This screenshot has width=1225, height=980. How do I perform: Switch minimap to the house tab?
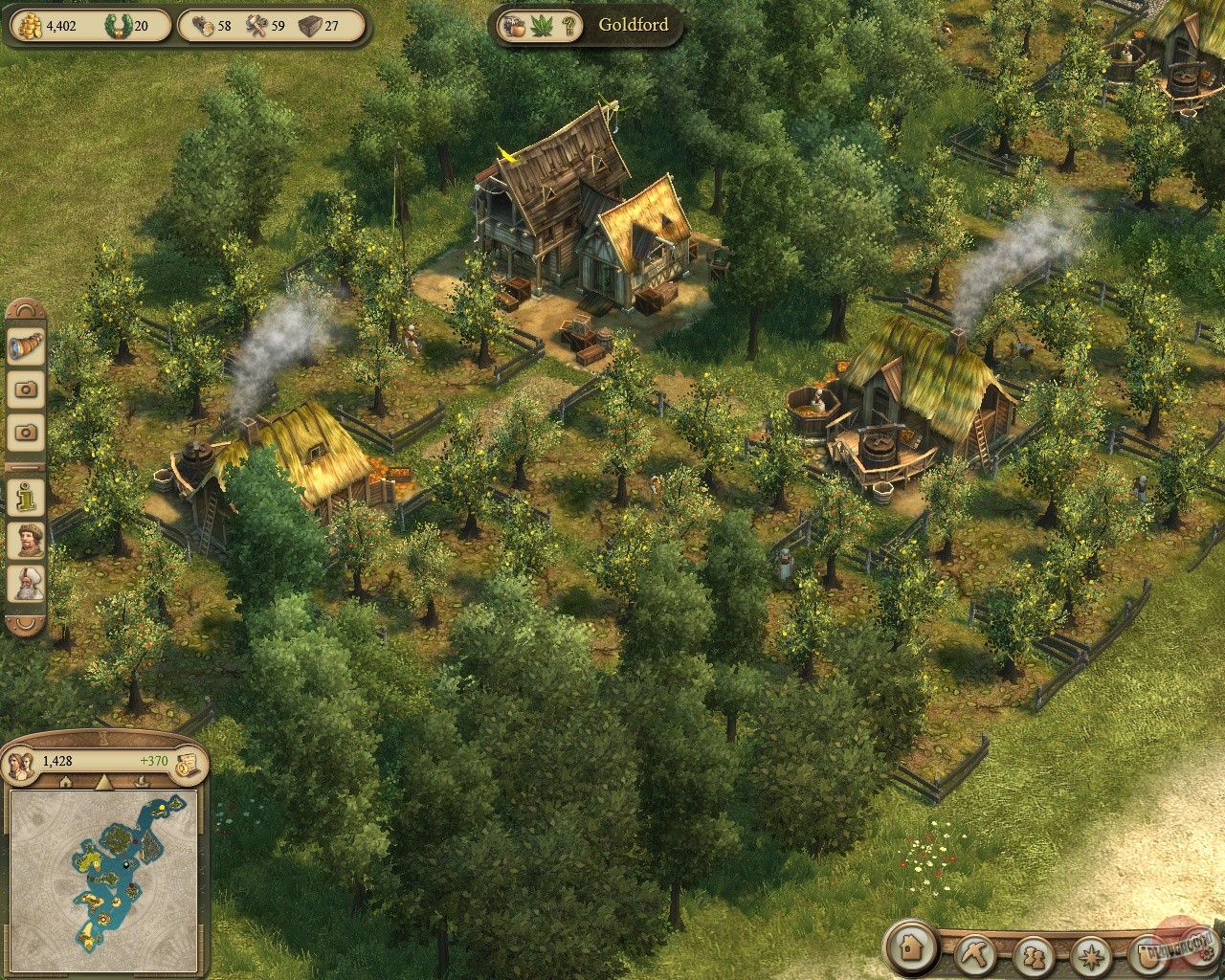point(66,782)
